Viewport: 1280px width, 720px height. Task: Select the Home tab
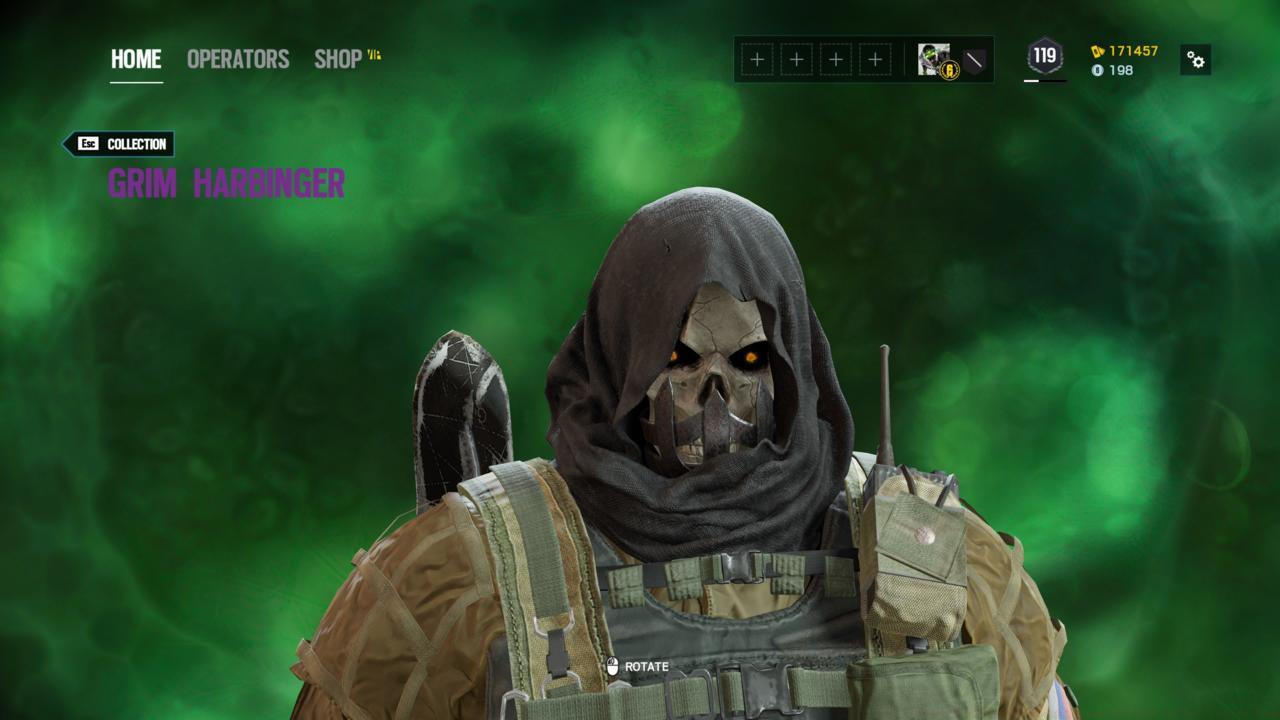(135, 59)
